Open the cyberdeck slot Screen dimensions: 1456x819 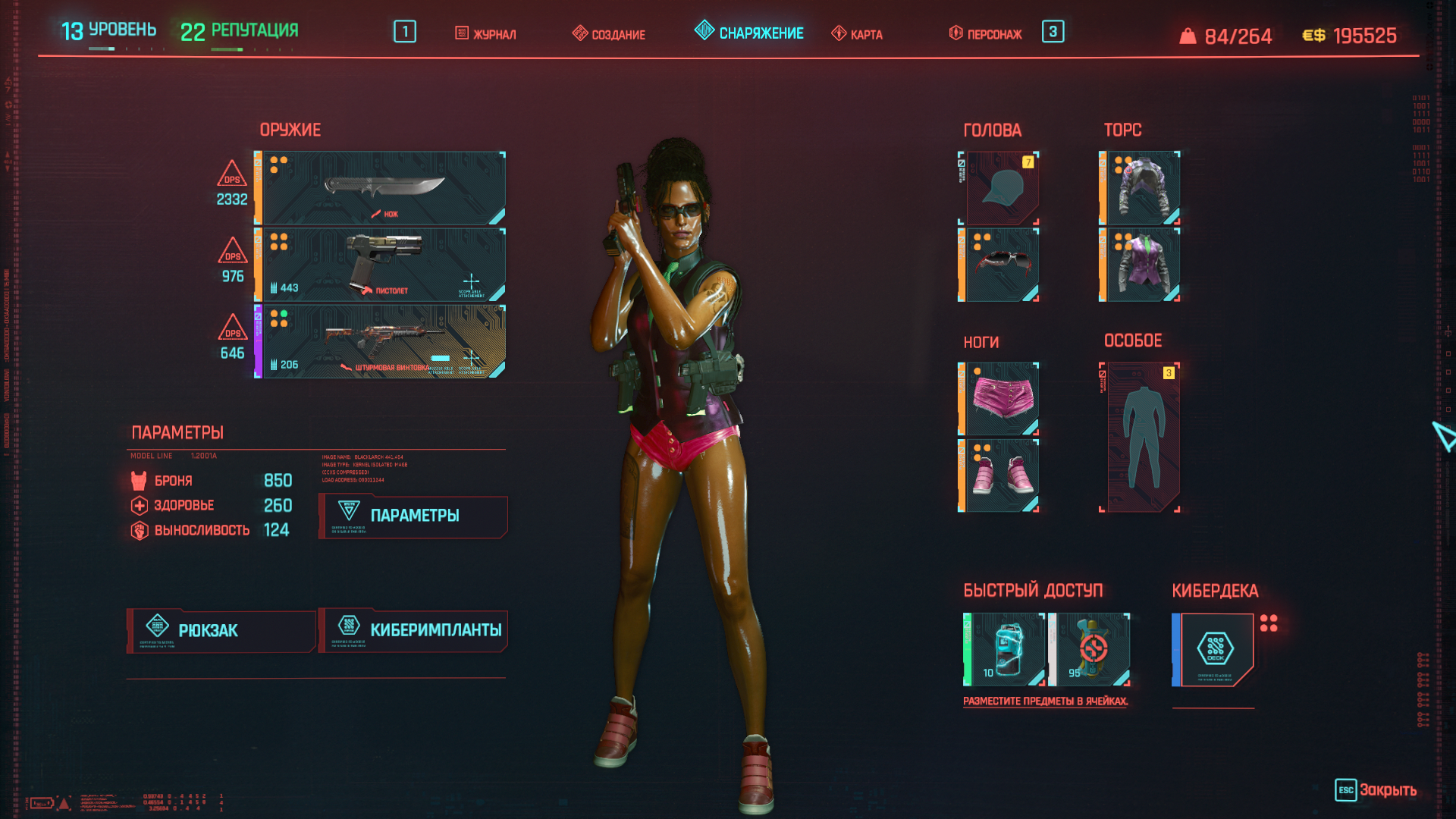click(1215, 649)
